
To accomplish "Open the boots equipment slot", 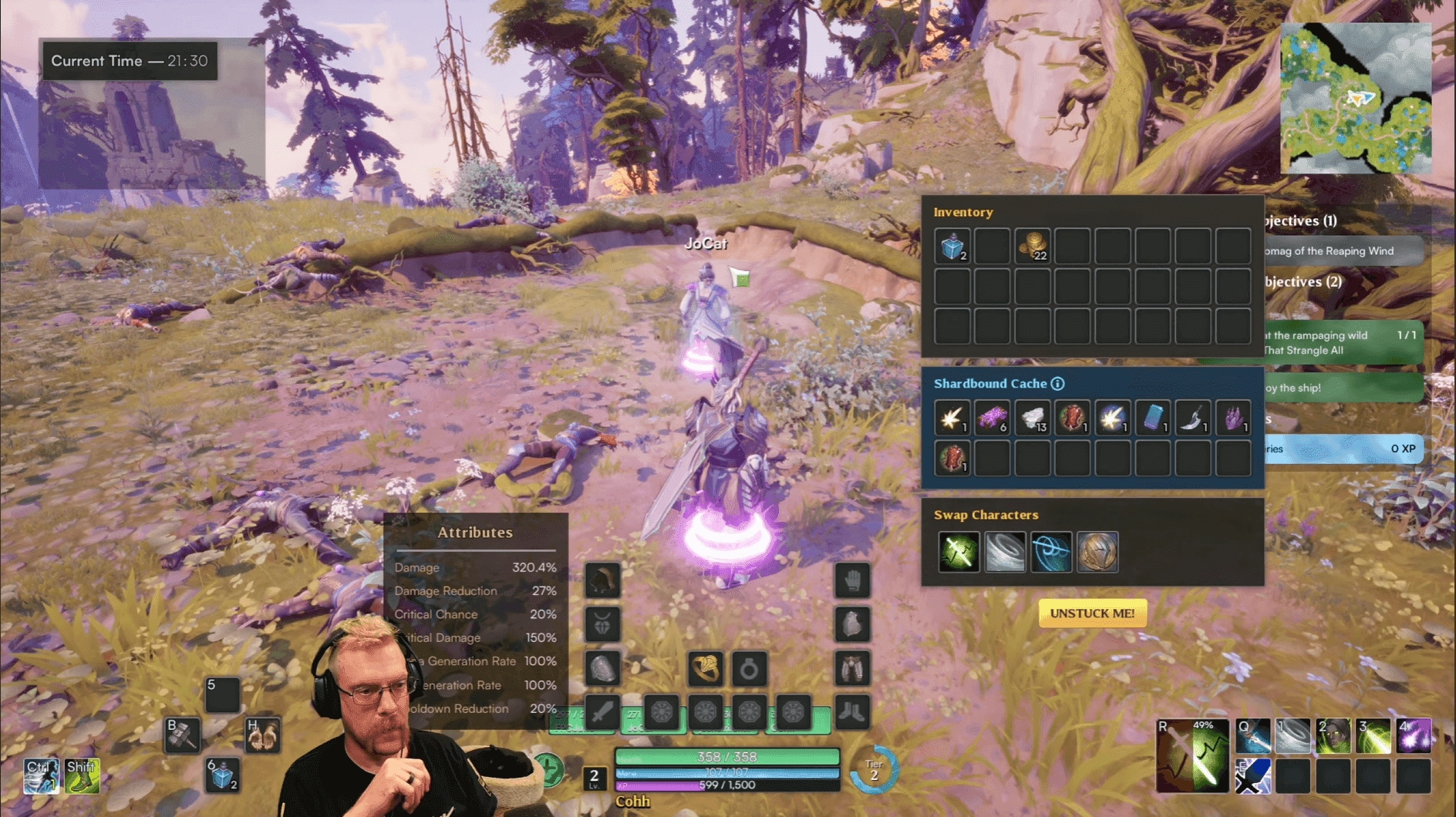I will click(852, 711).
